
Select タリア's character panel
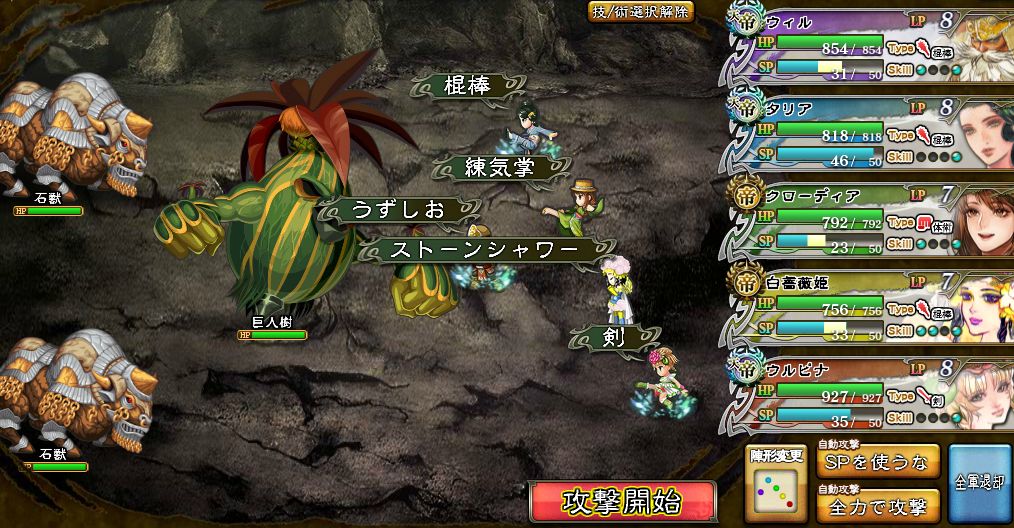tap(868, 132)
